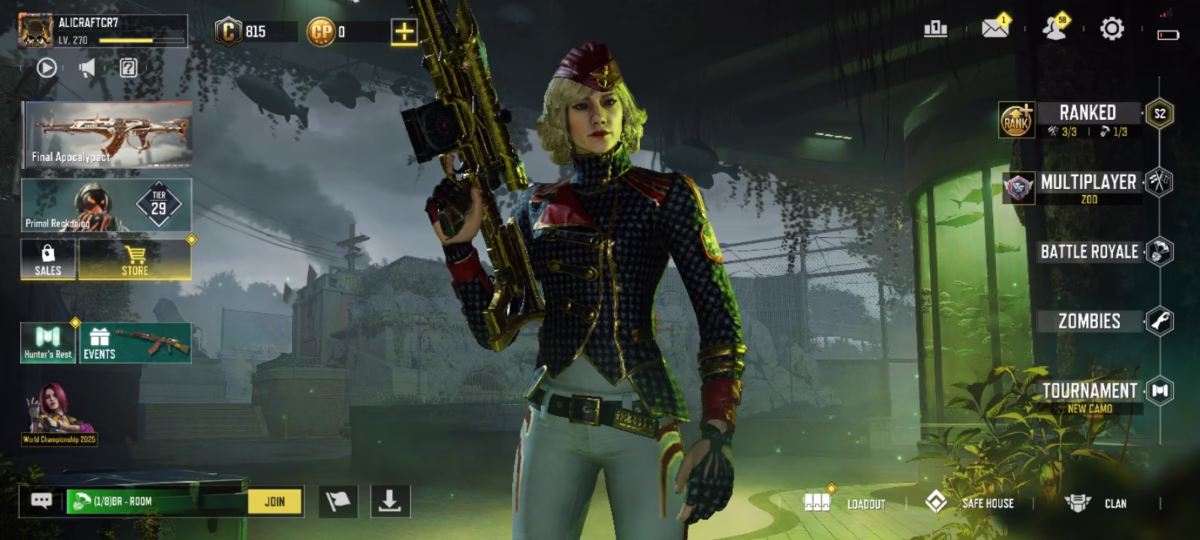Open the Loadout screen

coord(845,502)
